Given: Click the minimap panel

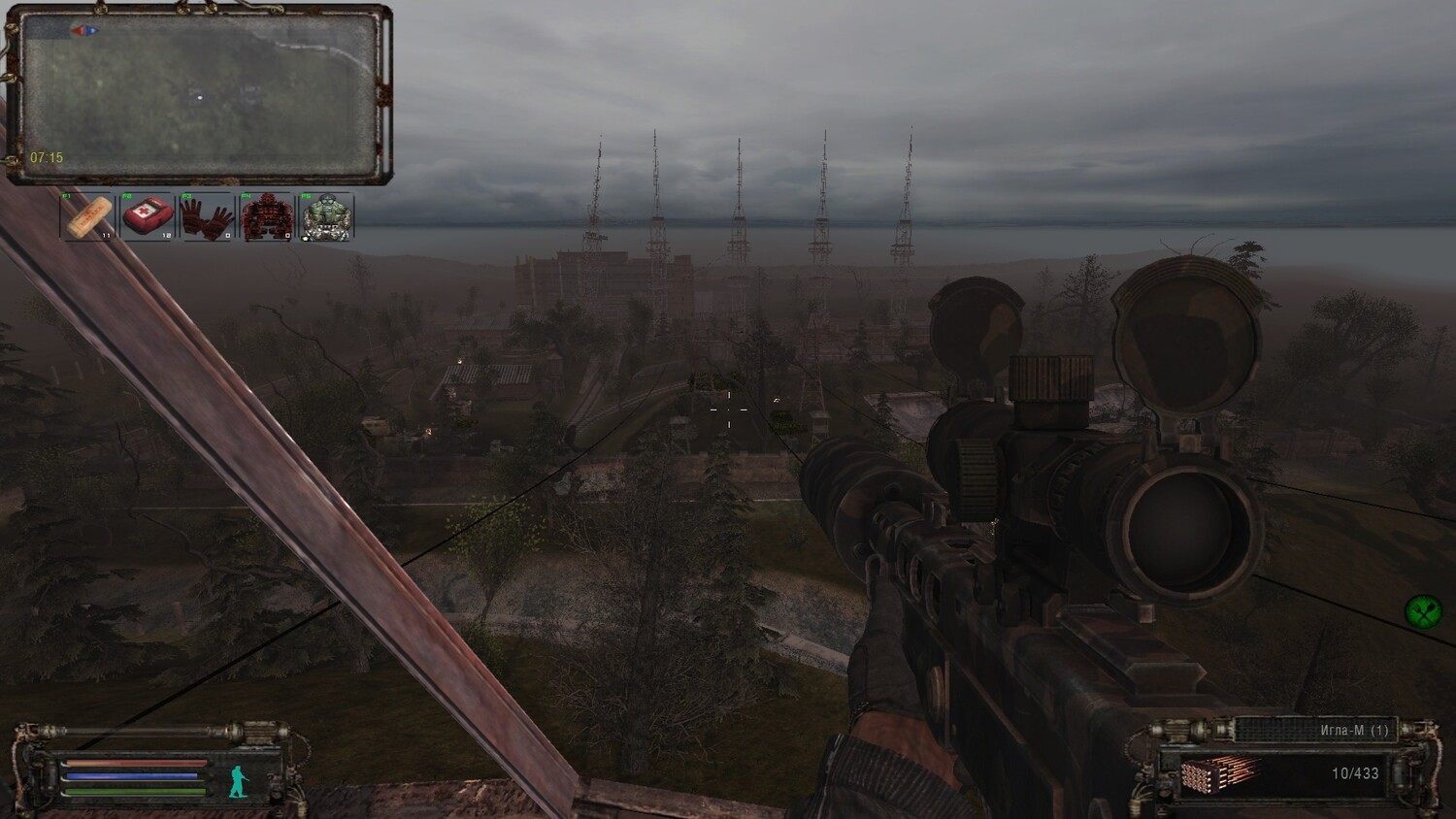Looking at the screenshot, I should pos(199,95).
